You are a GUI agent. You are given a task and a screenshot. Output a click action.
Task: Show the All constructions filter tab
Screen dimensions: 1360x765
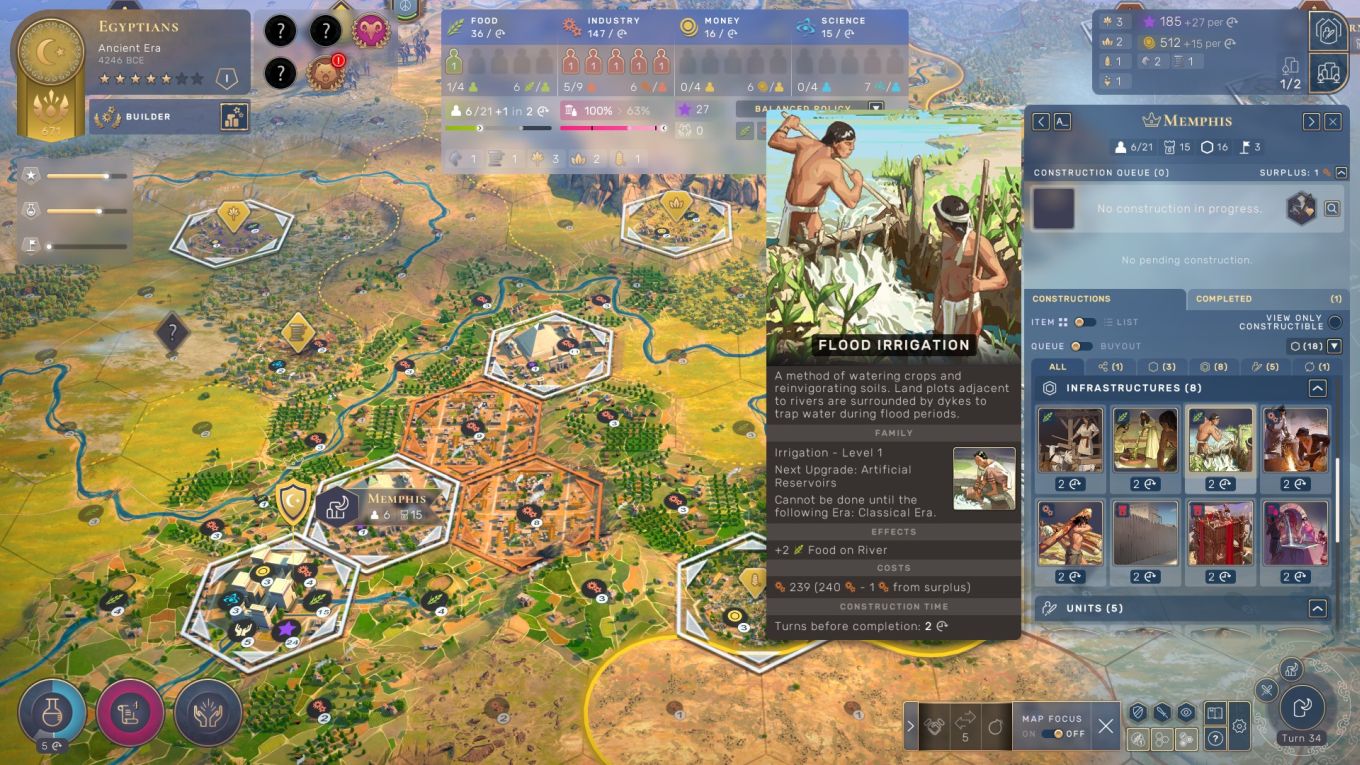tap(1057, 367)
